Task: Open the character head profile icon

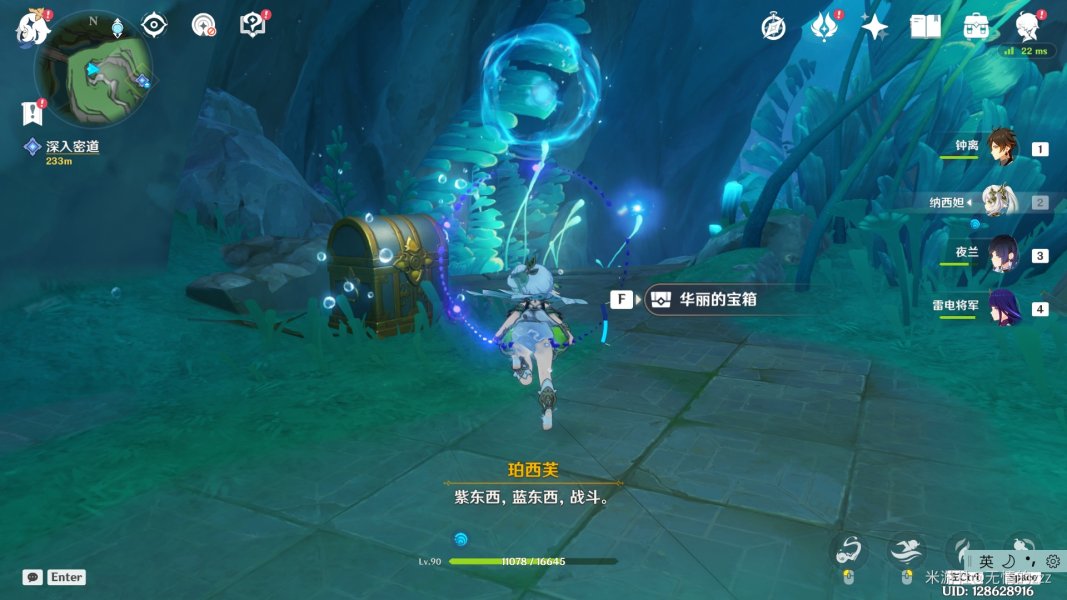Action: [x=1027, y=27]
